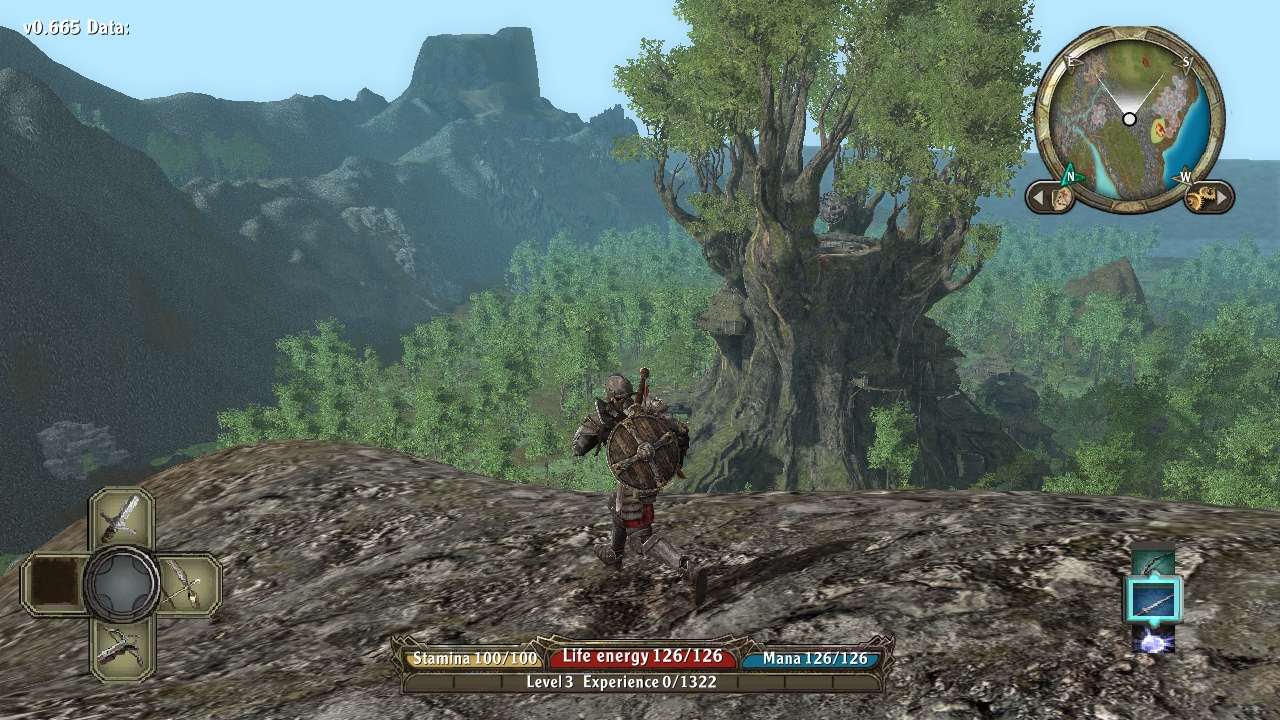The image size is (1280, 720).
Task: Select the highlighted blue spear skill icon
Action: [x=1154, y=601]
